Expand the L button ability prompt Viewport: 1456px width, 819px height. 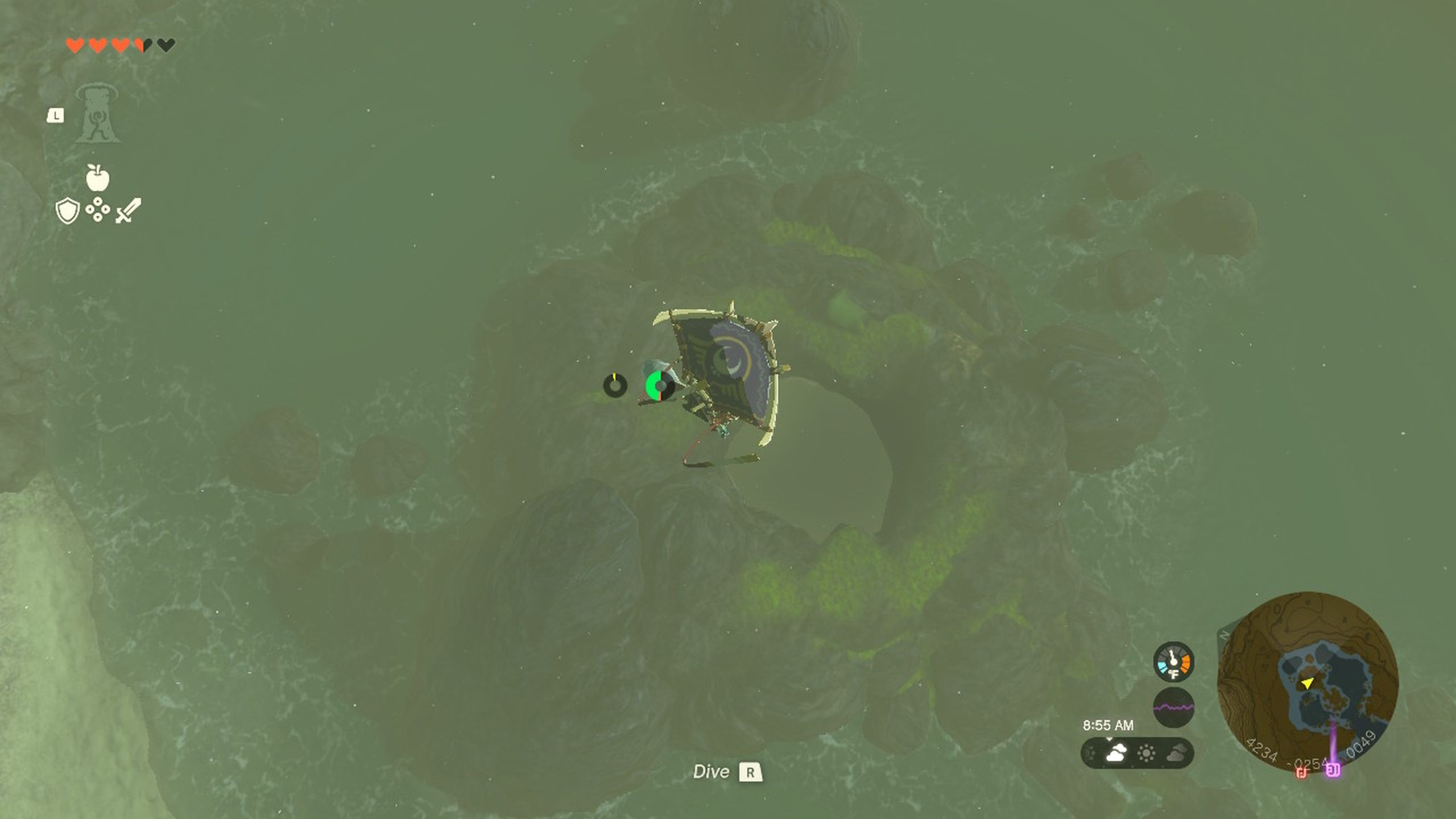pyautogui.click(x=56, y=115)
